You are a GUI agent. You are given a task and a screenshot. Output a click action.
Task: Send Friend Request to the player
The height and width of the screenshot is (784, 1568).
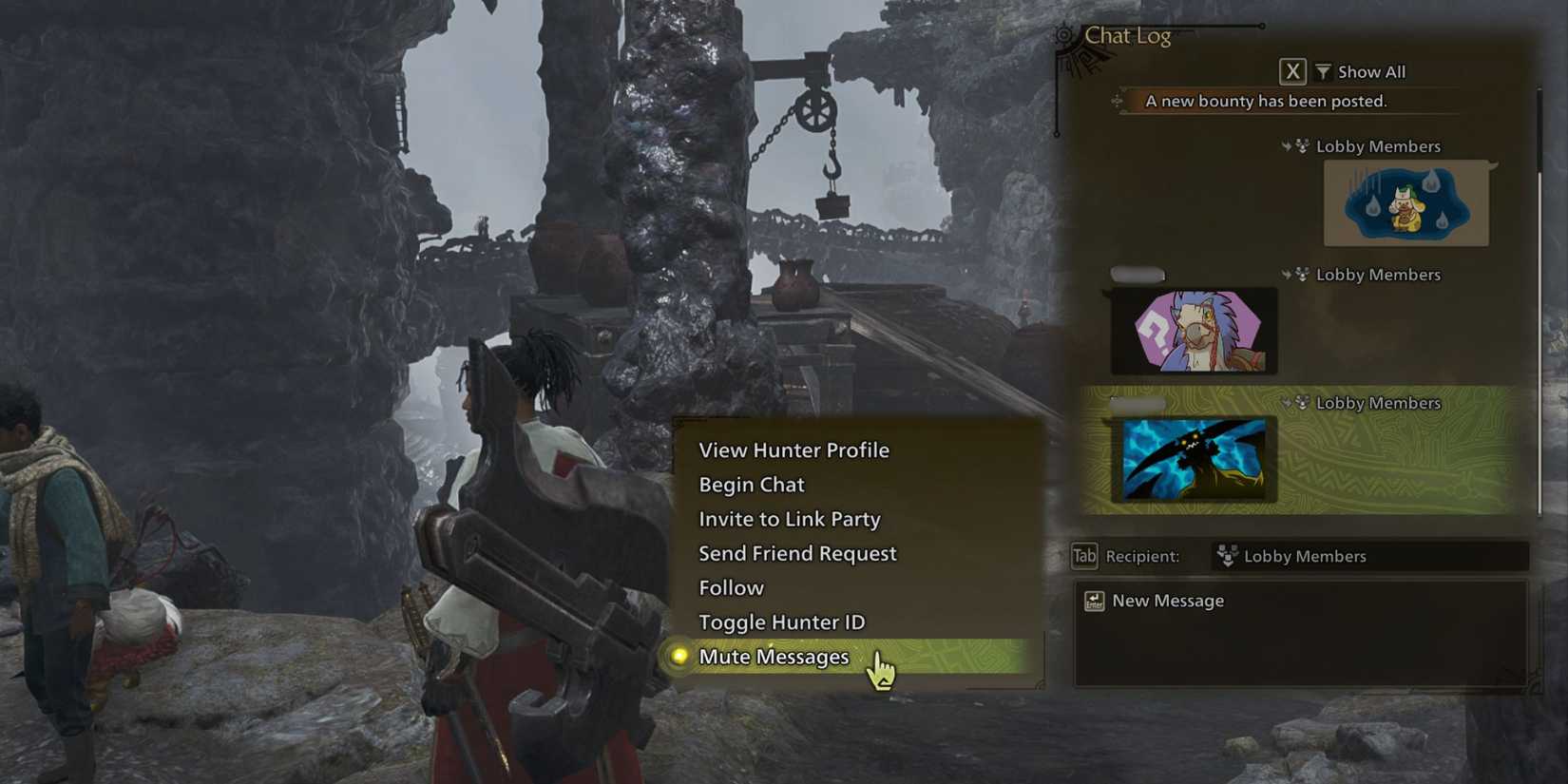click(x=796, y=553)
